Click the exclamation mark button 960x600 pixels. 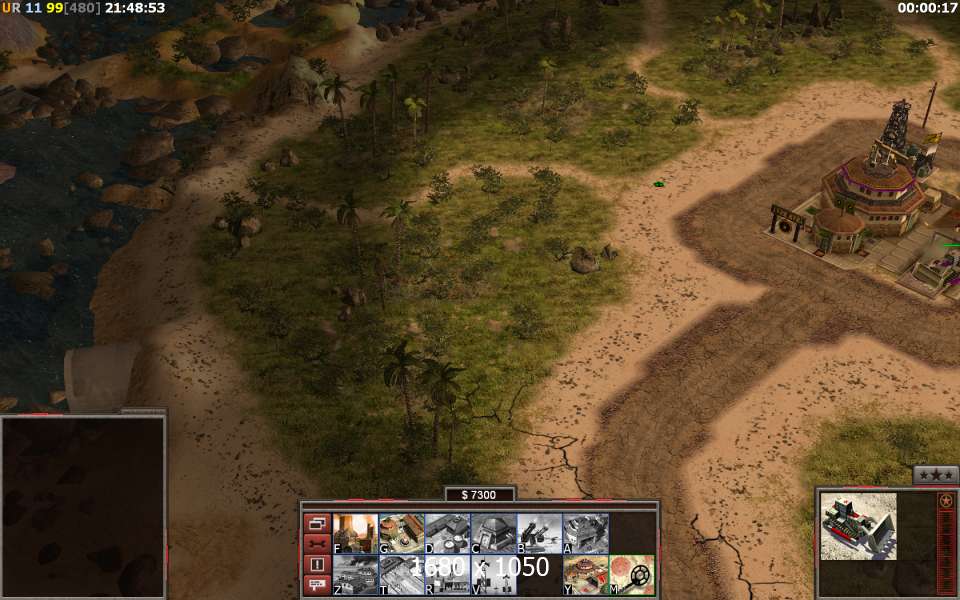(317, 564)
